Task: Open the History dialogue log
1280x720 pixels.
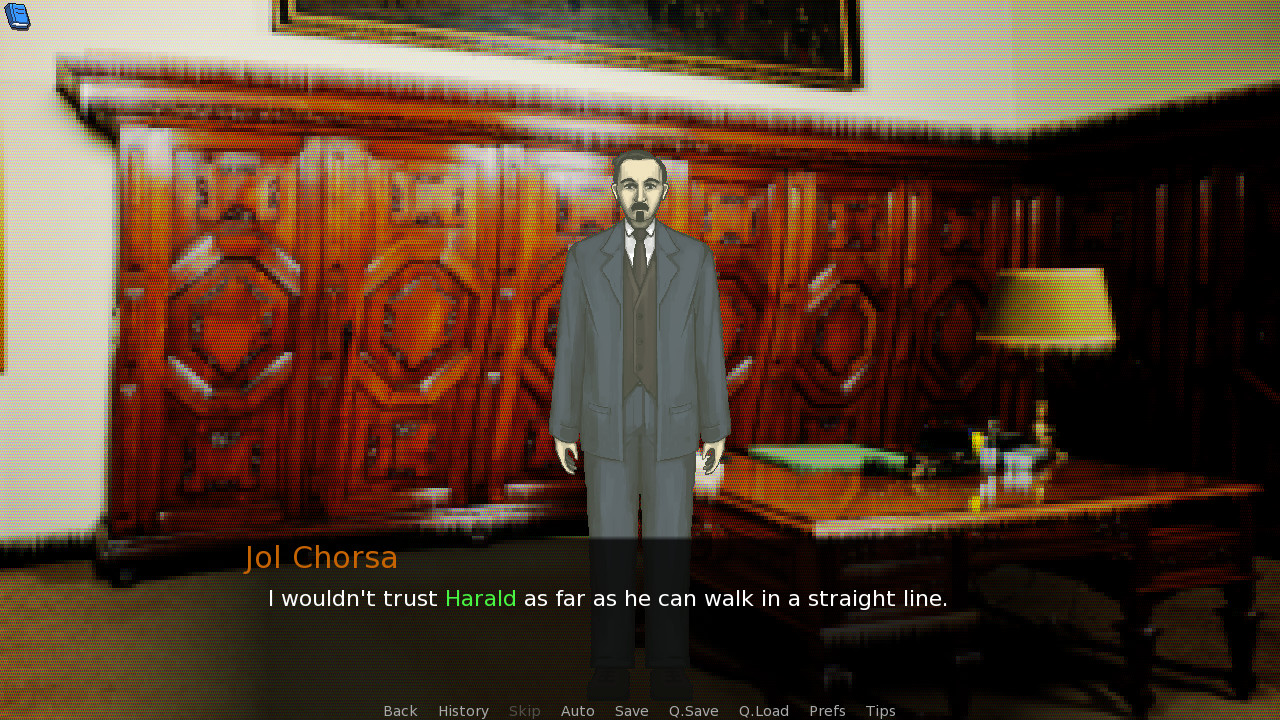Action: coord(463,710)
